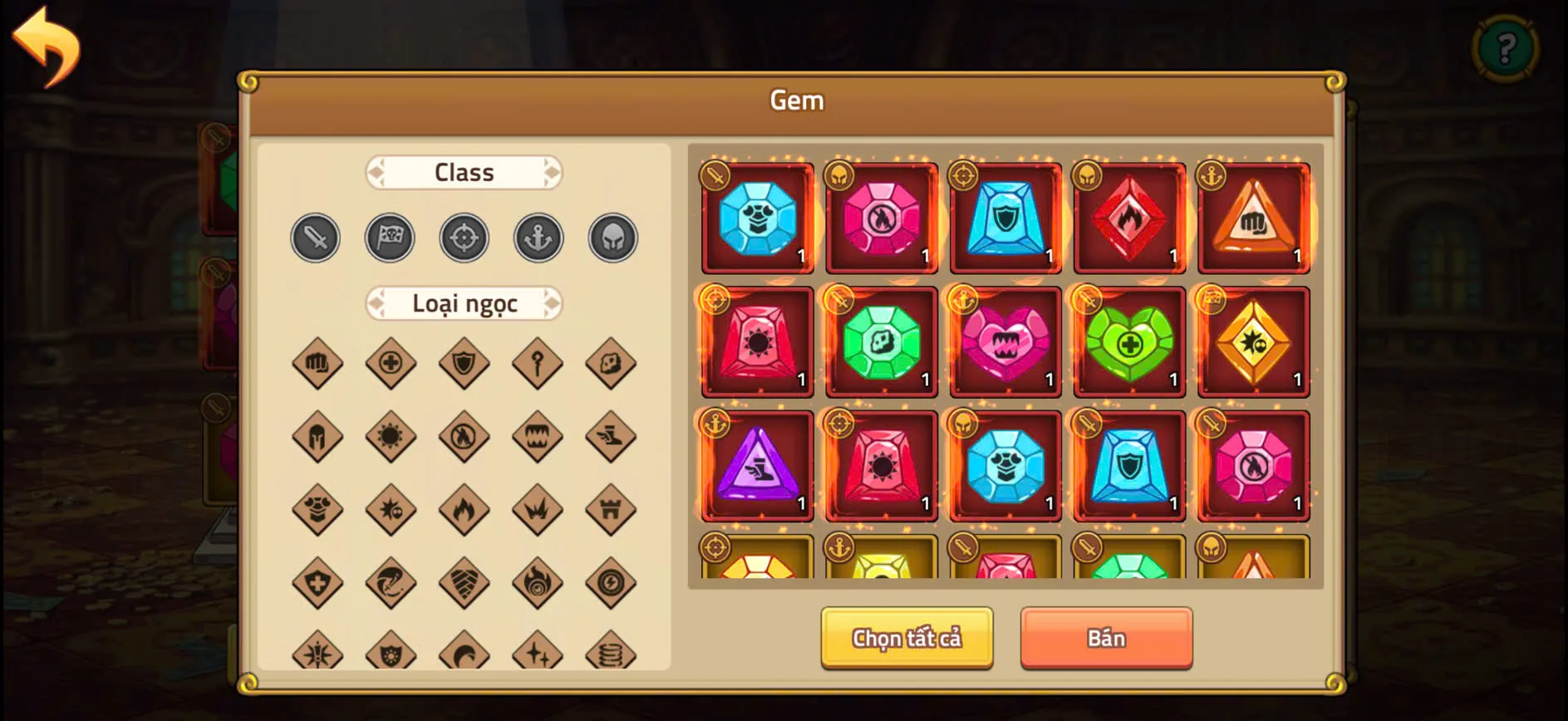Screen dimensions: 1568x721
Task: Select the castle tower gem type icon
Action: point(611,509)
